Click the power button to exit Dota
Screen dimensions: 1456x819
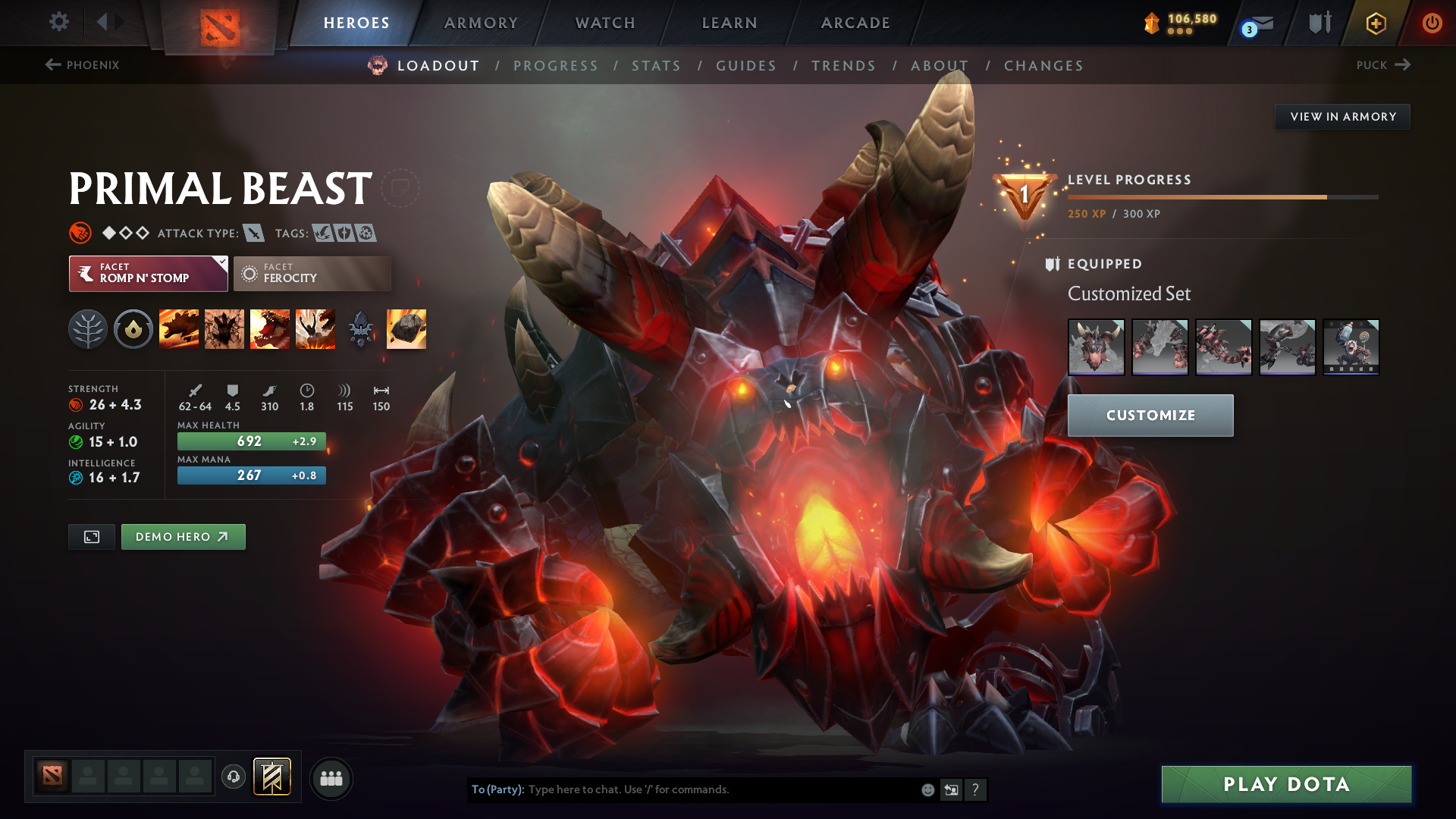tap(1433, 23)
